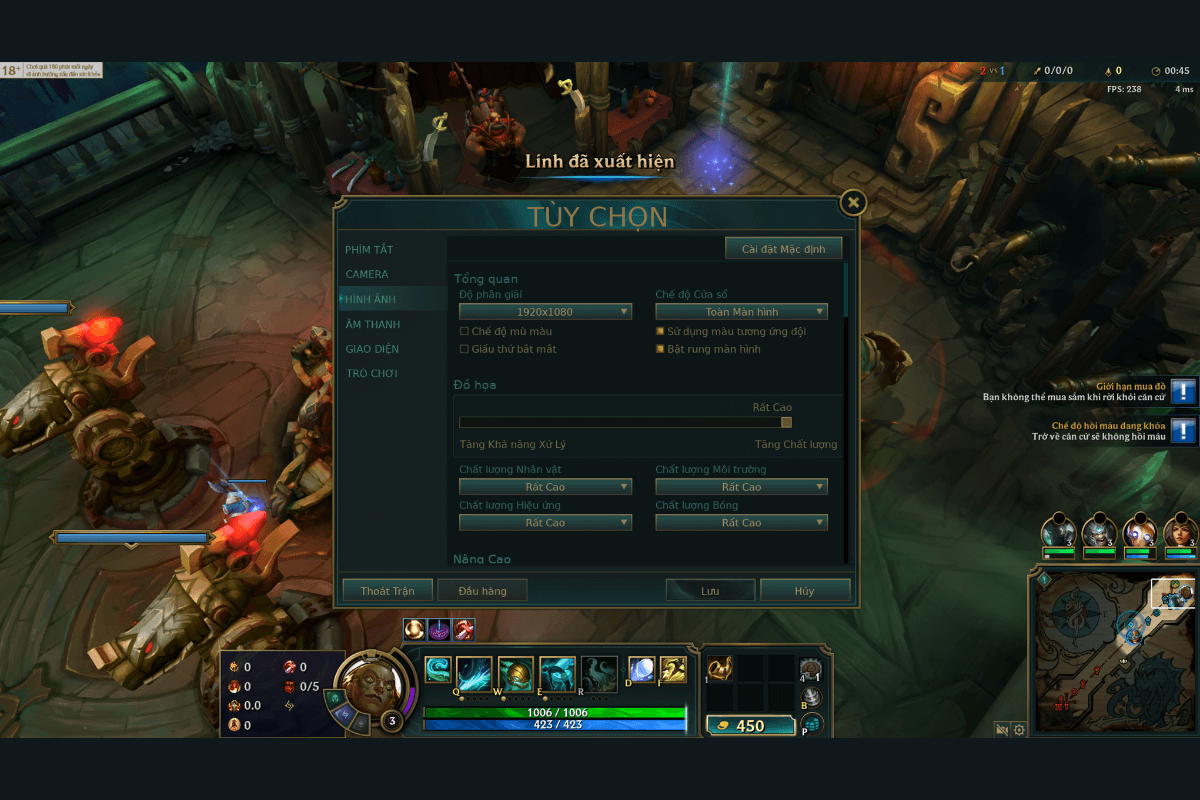Close the Tùy Chọn options window
This screenshot has height=800, width=1200.
[853, 203]
